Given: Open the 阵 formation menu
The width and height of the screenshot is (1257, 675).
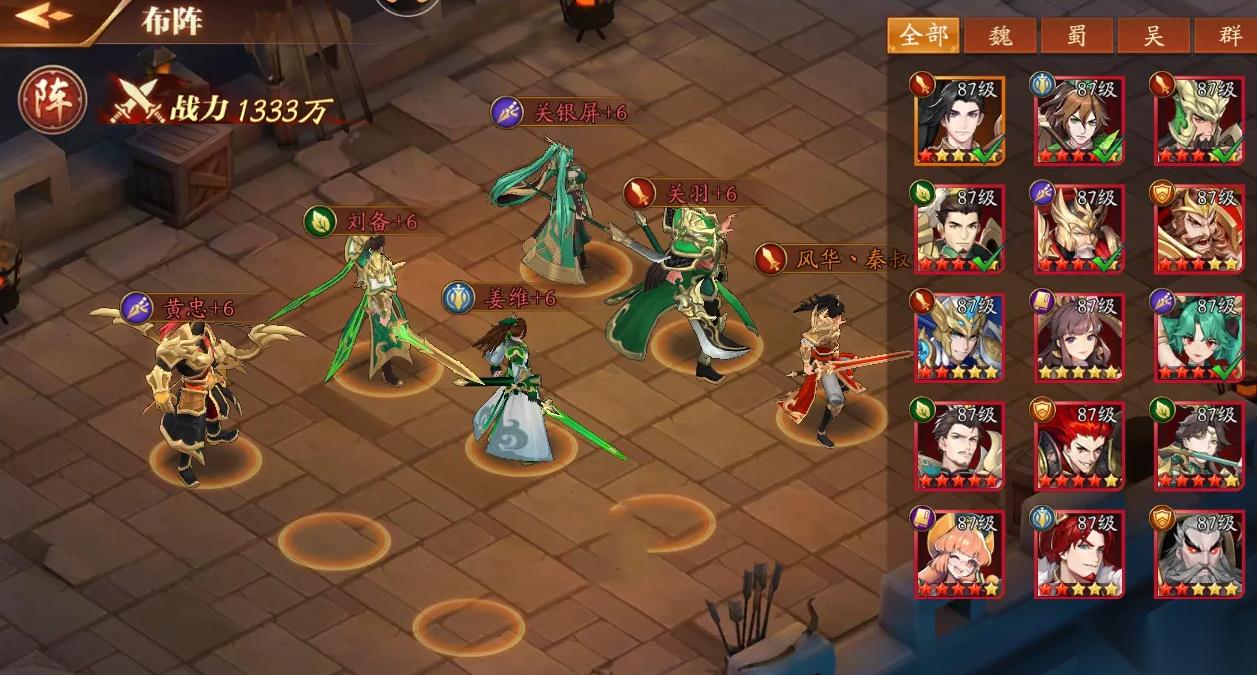Looking at the screenshot, I should pyautogui.click(x=52, y=101).
